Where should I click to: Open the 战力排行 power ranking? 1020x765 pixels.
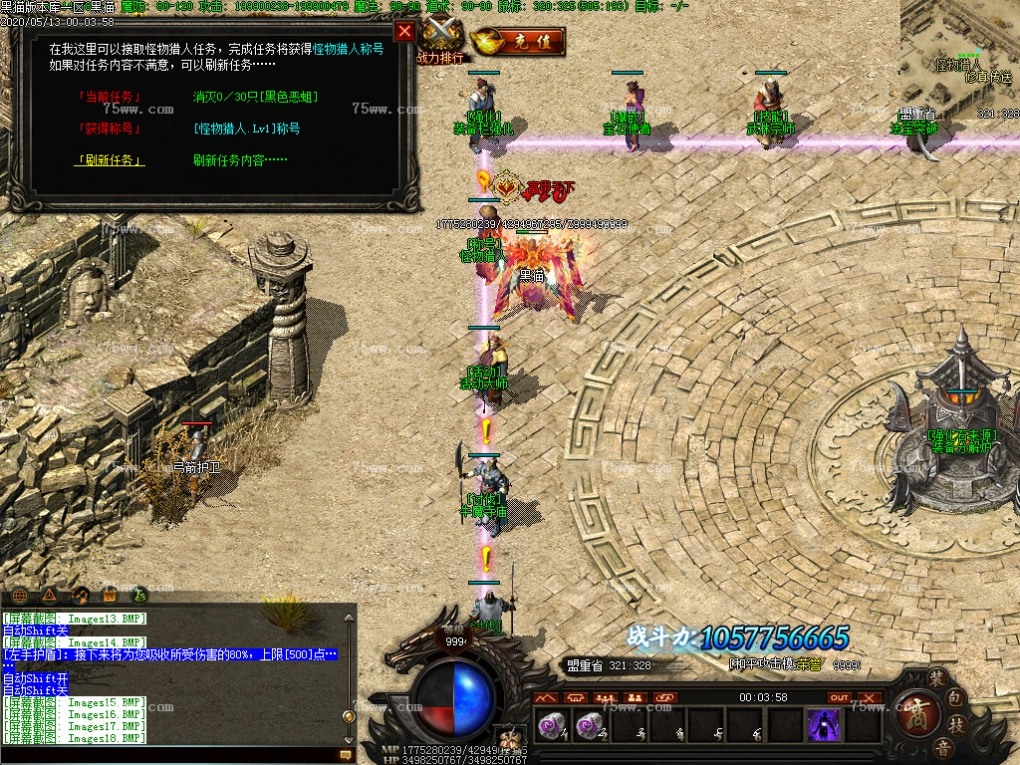[x=440, y=42]
